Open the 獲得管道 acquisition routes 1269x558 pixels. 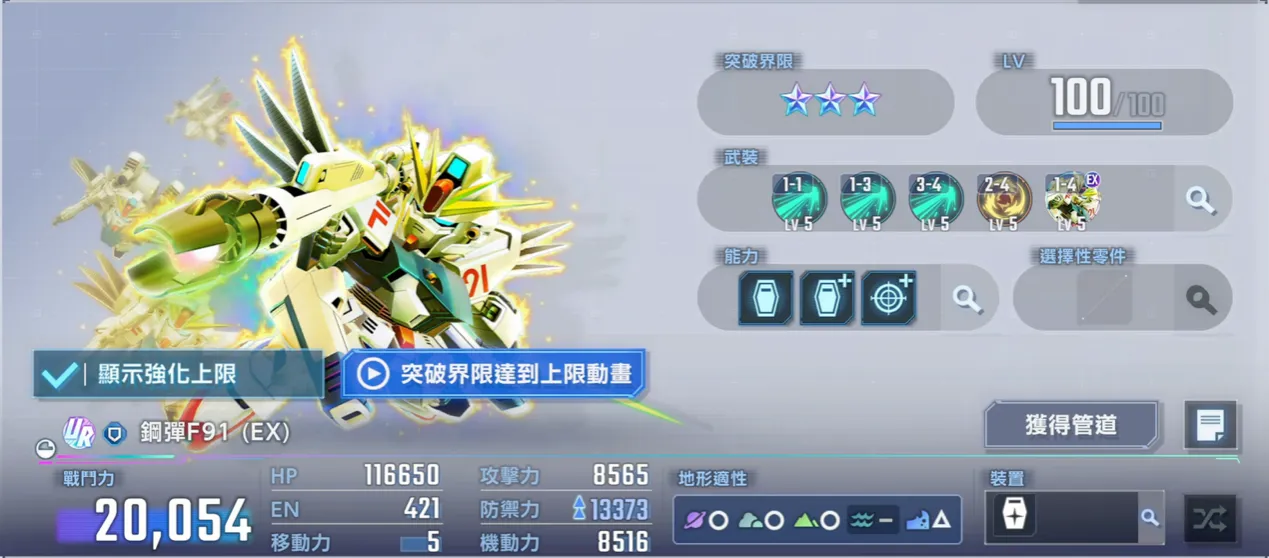click(1070, 425)
